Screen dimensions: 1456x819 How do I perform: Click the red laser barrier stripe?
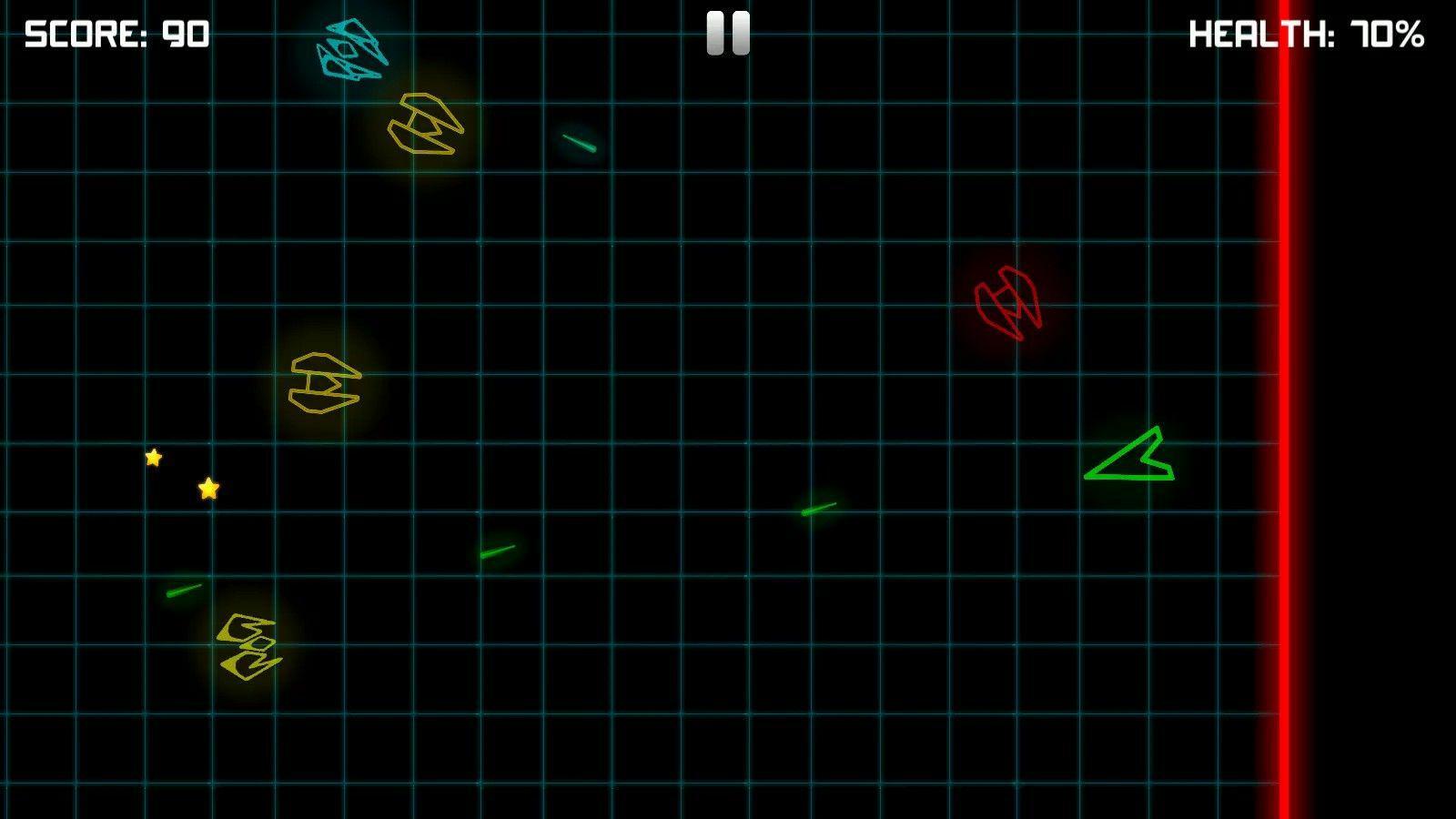click(1285, 637)
